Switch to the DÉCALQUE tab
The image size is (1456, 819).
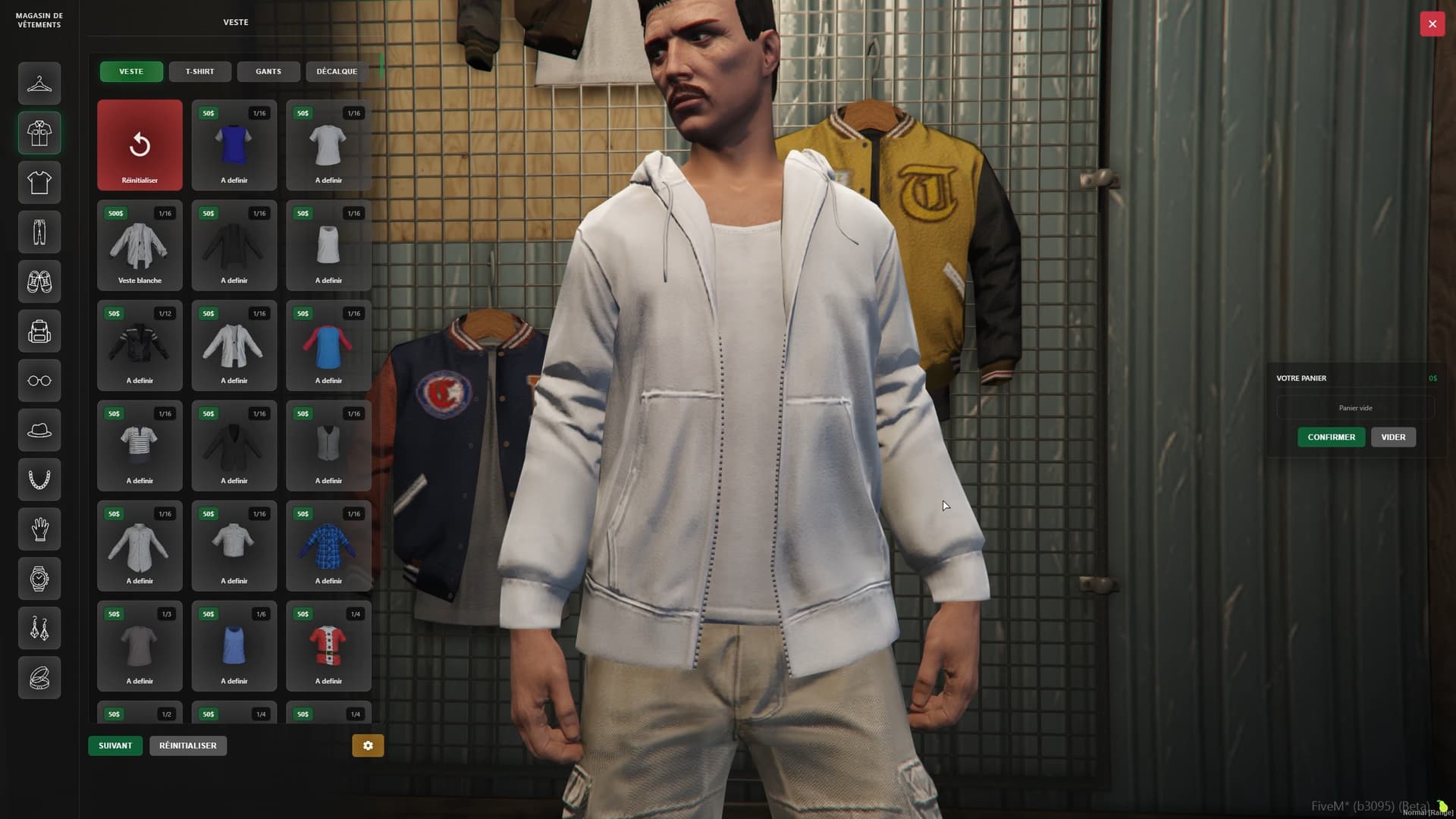pos(337,71)
